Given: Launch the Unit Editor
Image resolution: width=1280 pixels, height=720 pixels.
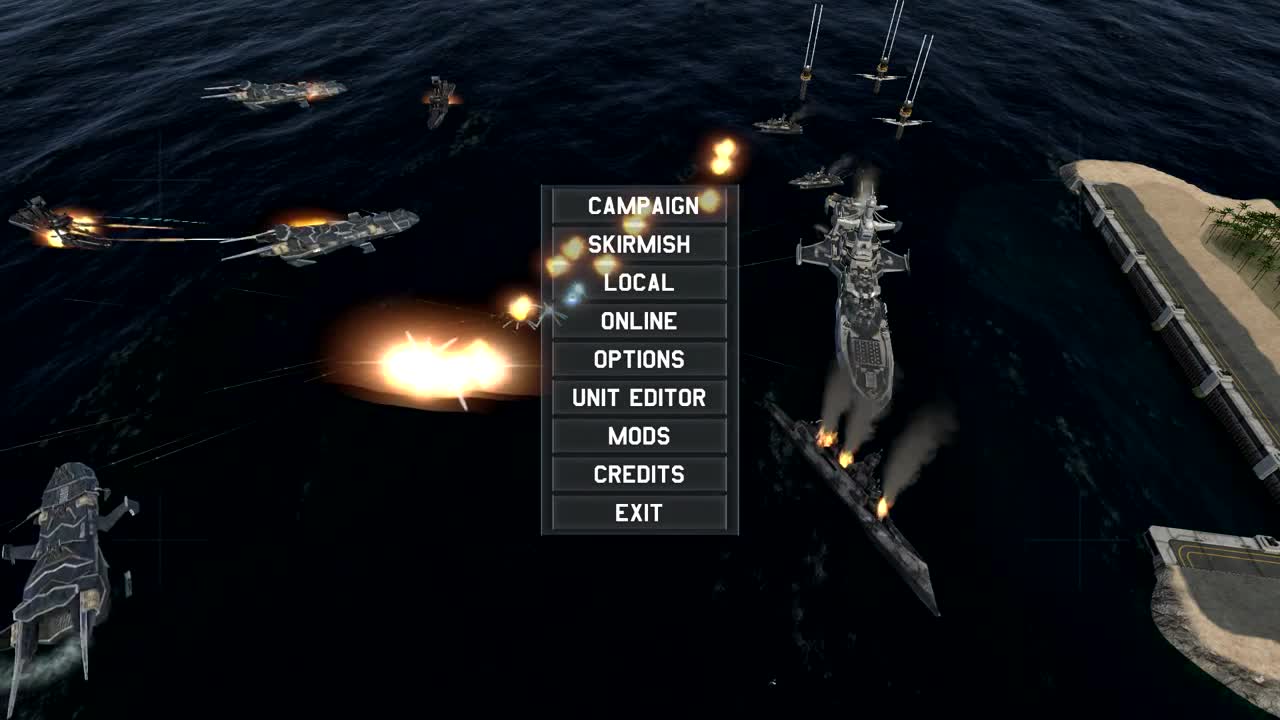Looking at the screenshot, I should (641, 397).
